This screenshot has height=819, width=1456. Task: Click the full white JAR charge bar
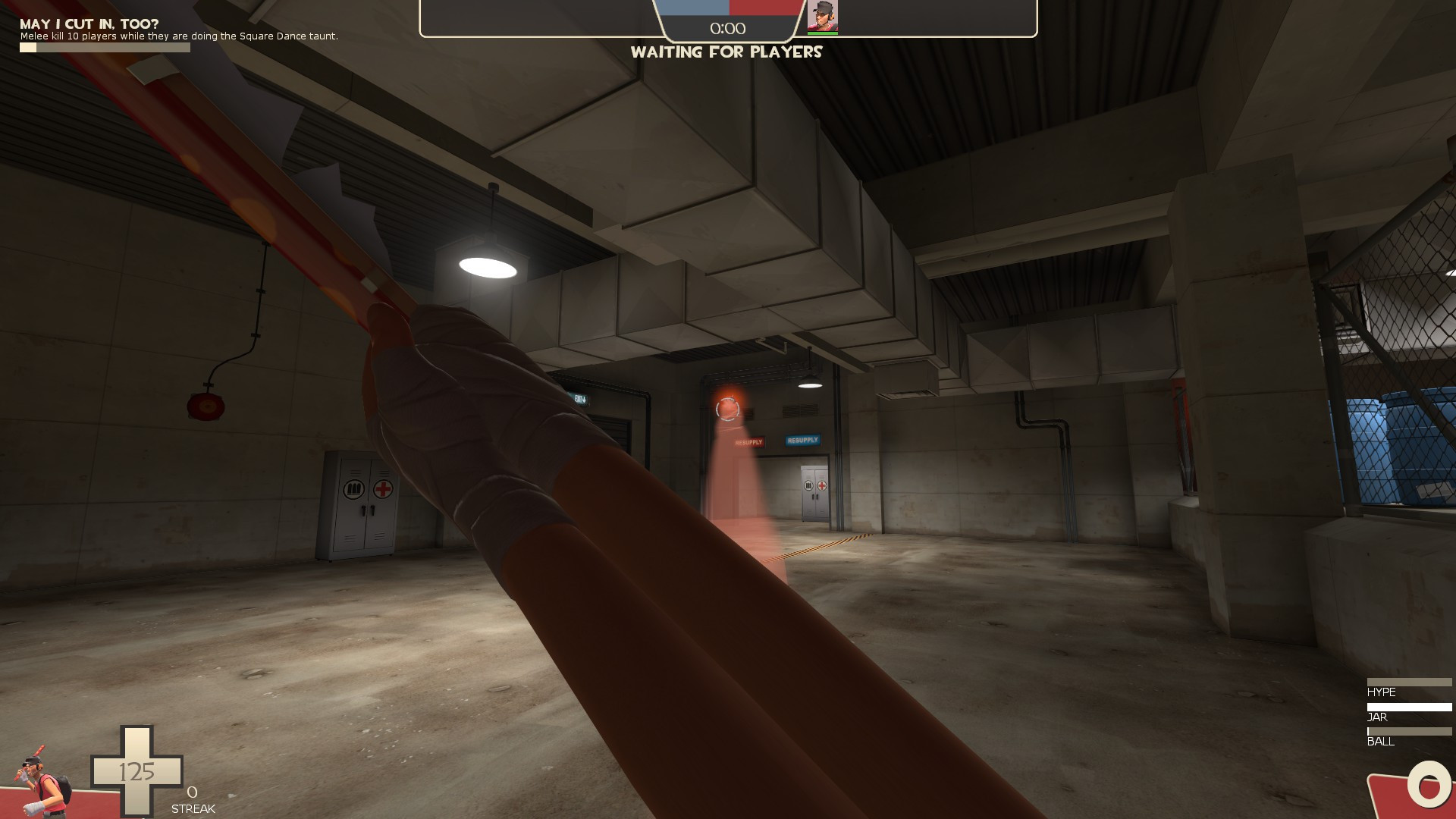pyautogui.click(x=1410, y=707)
